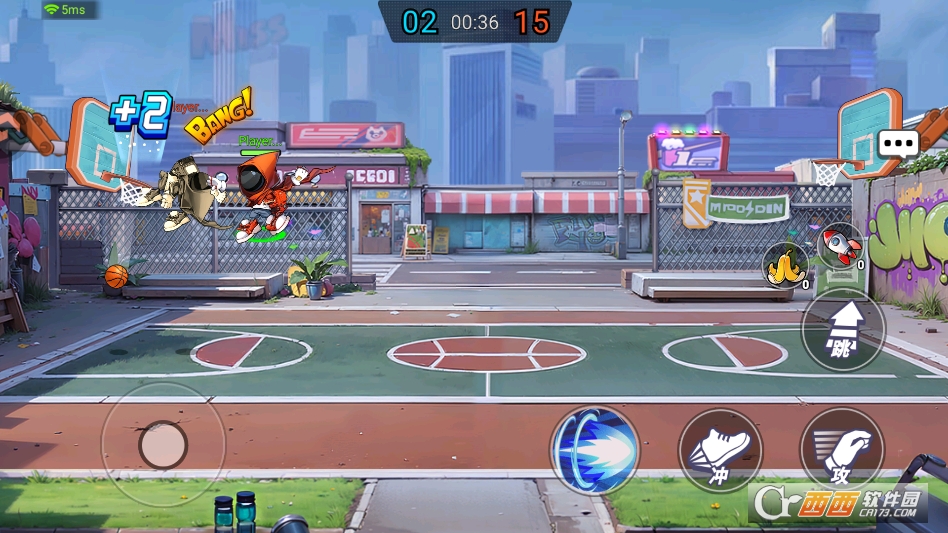The width and height of the screenshot is (948, 533).
Task: Tap the jump button with up arrow
Action: (x=843, y=330)
